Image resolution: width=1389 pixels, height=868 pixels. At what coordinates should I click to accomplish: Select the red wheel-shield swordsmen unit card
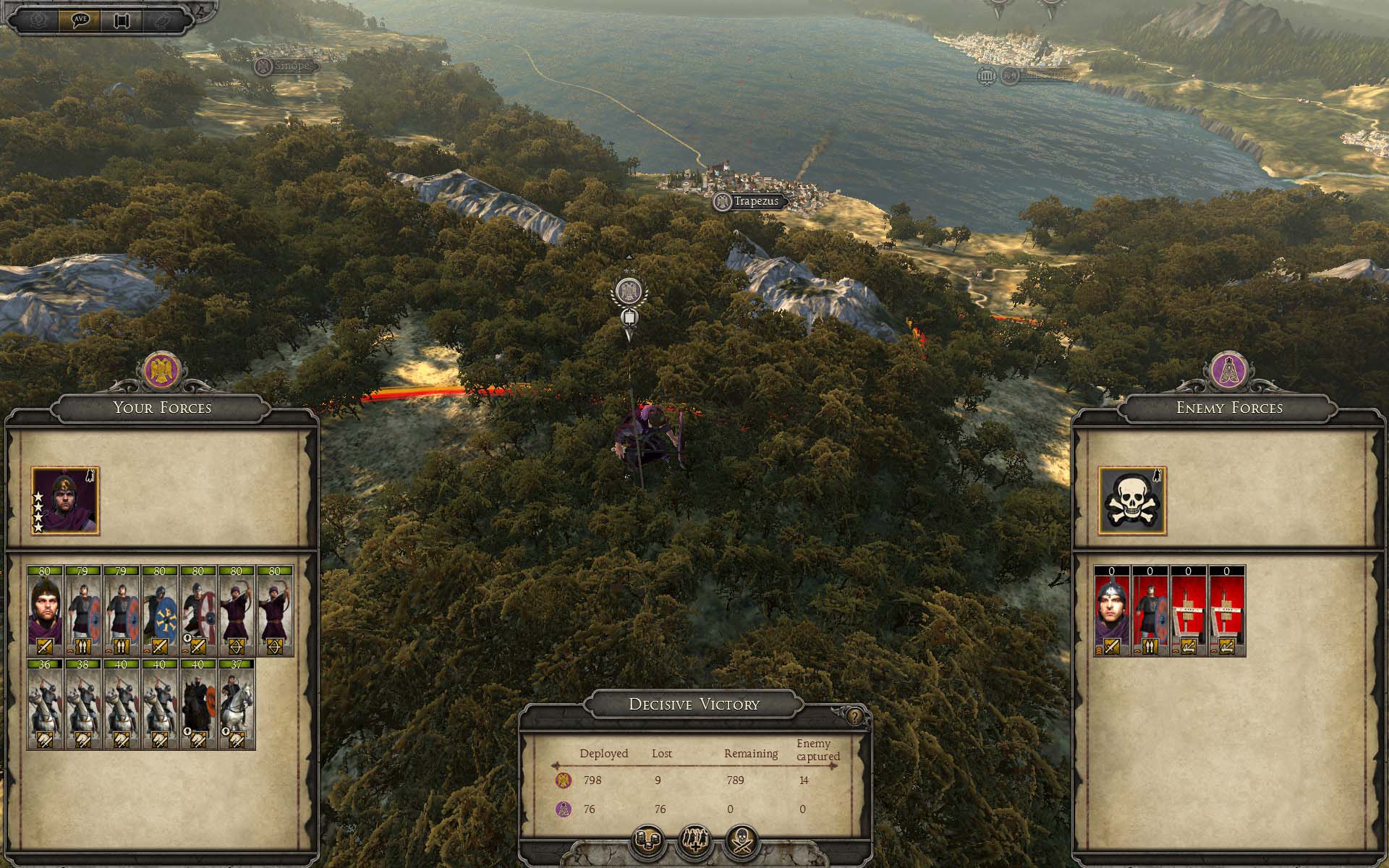click(x=198, y=611)
